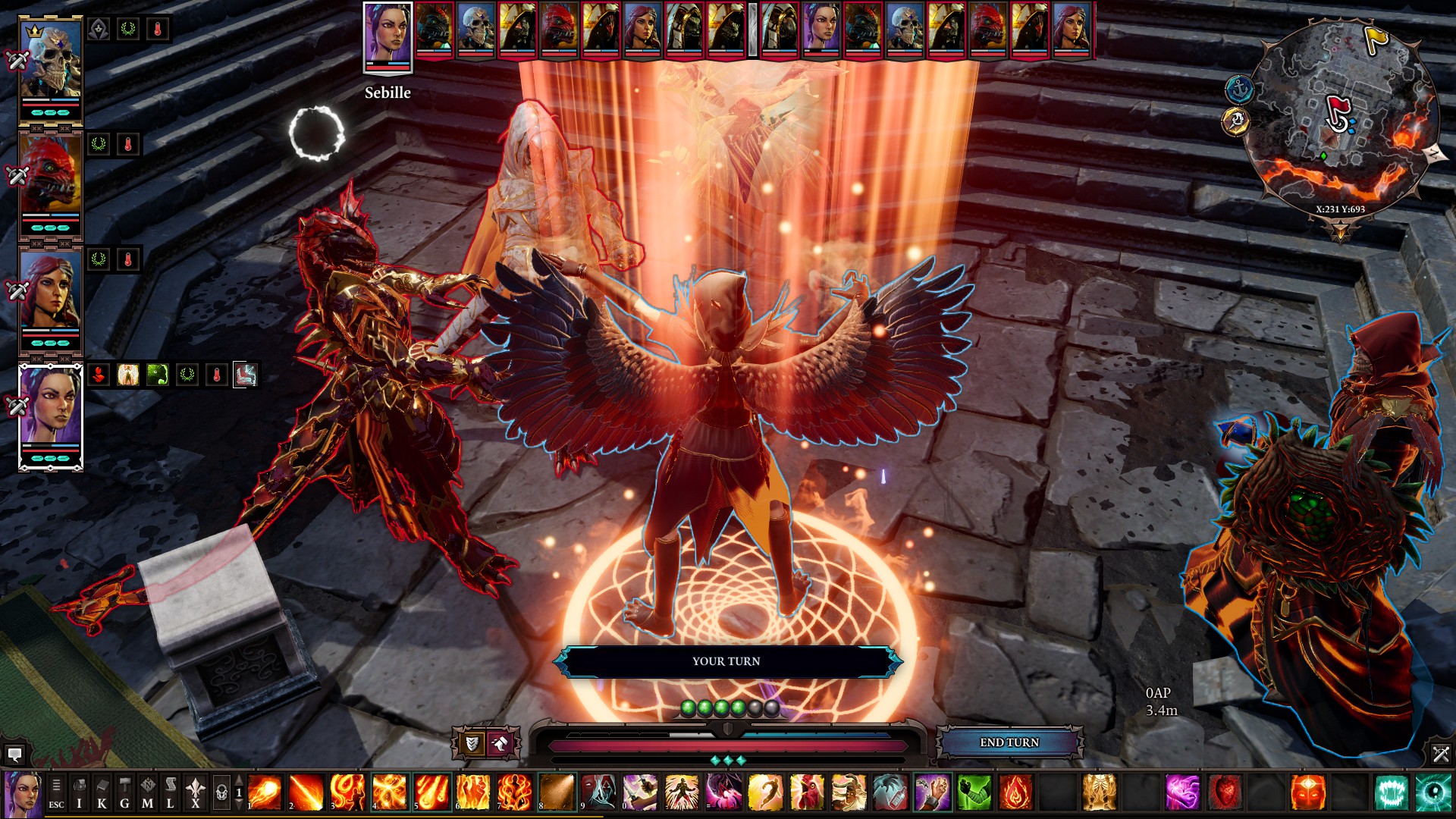Toggle the hotbar lock
The width and height of the screenshot is (1456, 819).
(x=221, y=794)
